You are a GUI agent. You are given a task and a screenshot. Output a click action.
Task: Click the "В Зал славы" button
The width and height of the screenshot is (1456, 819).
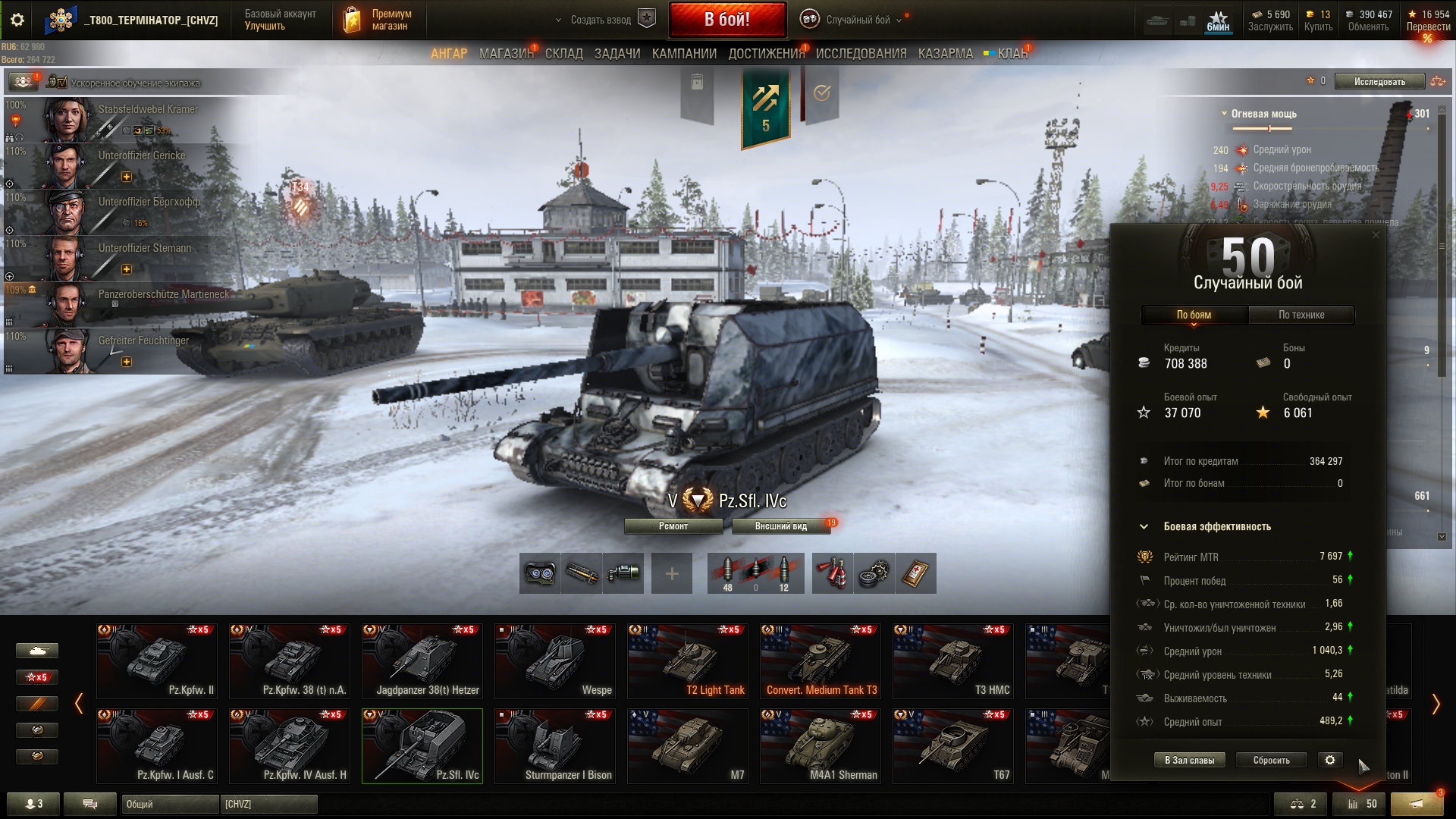(1189, 760)
